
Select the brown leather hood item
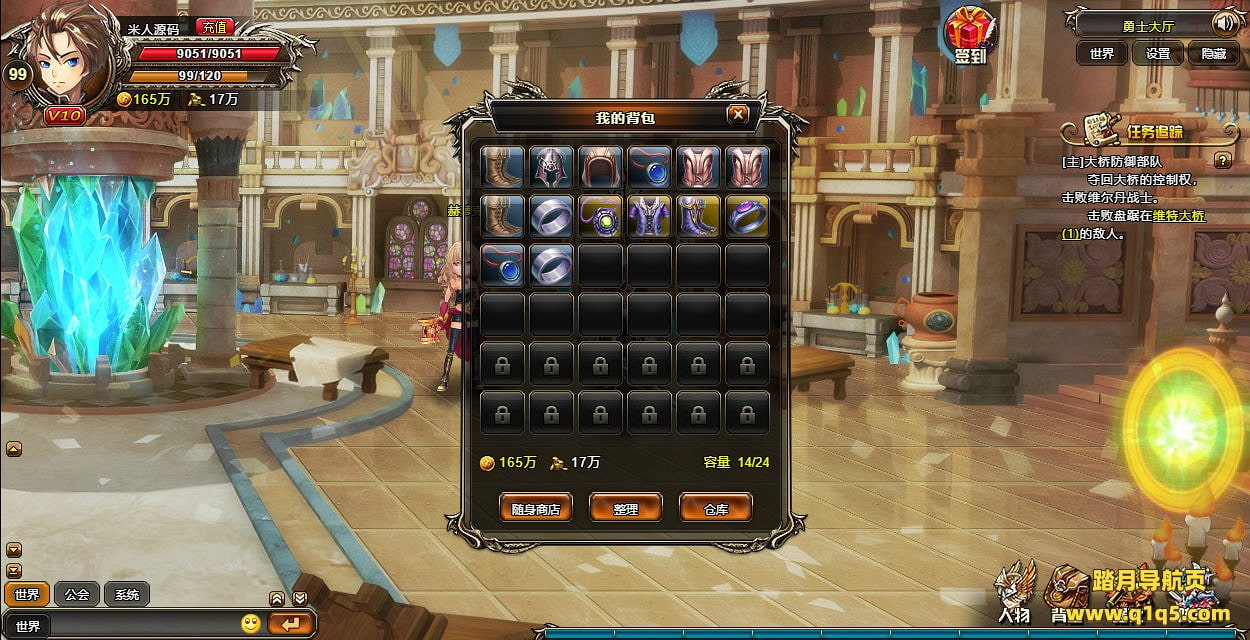click(x=600, y=167)
